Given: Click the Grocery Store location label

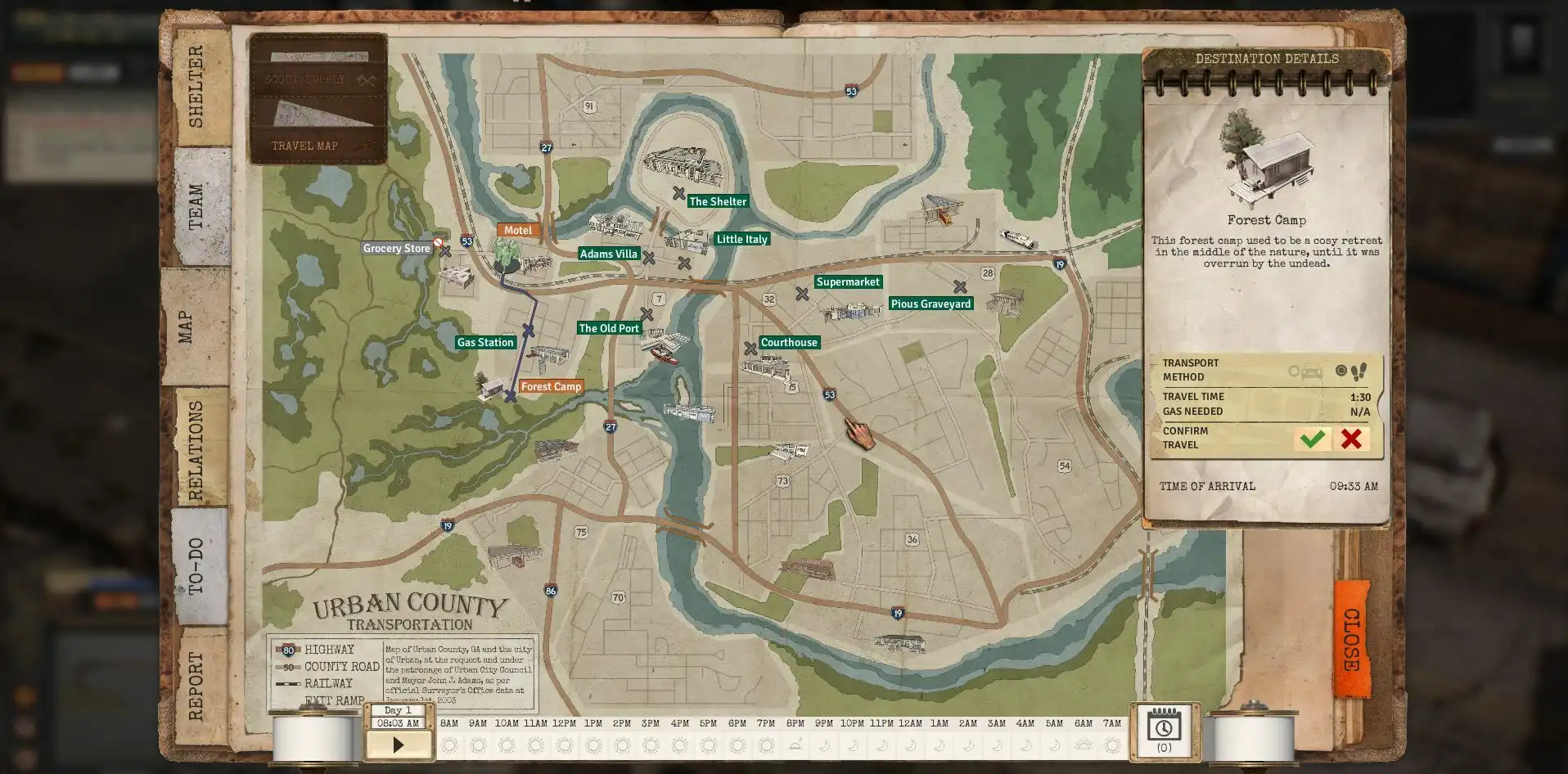Looking at the screenshot, I should point(397,249).
